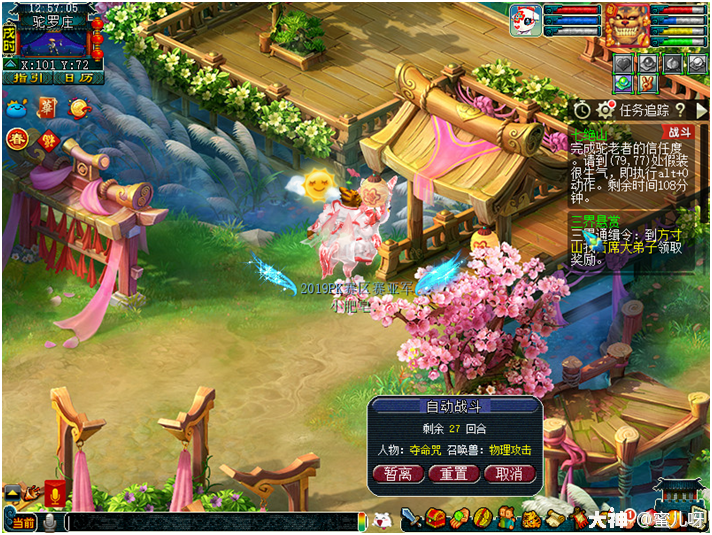Open quest tracker settings gear
This screenshot has height=535, width=712.
pos(605,110)
